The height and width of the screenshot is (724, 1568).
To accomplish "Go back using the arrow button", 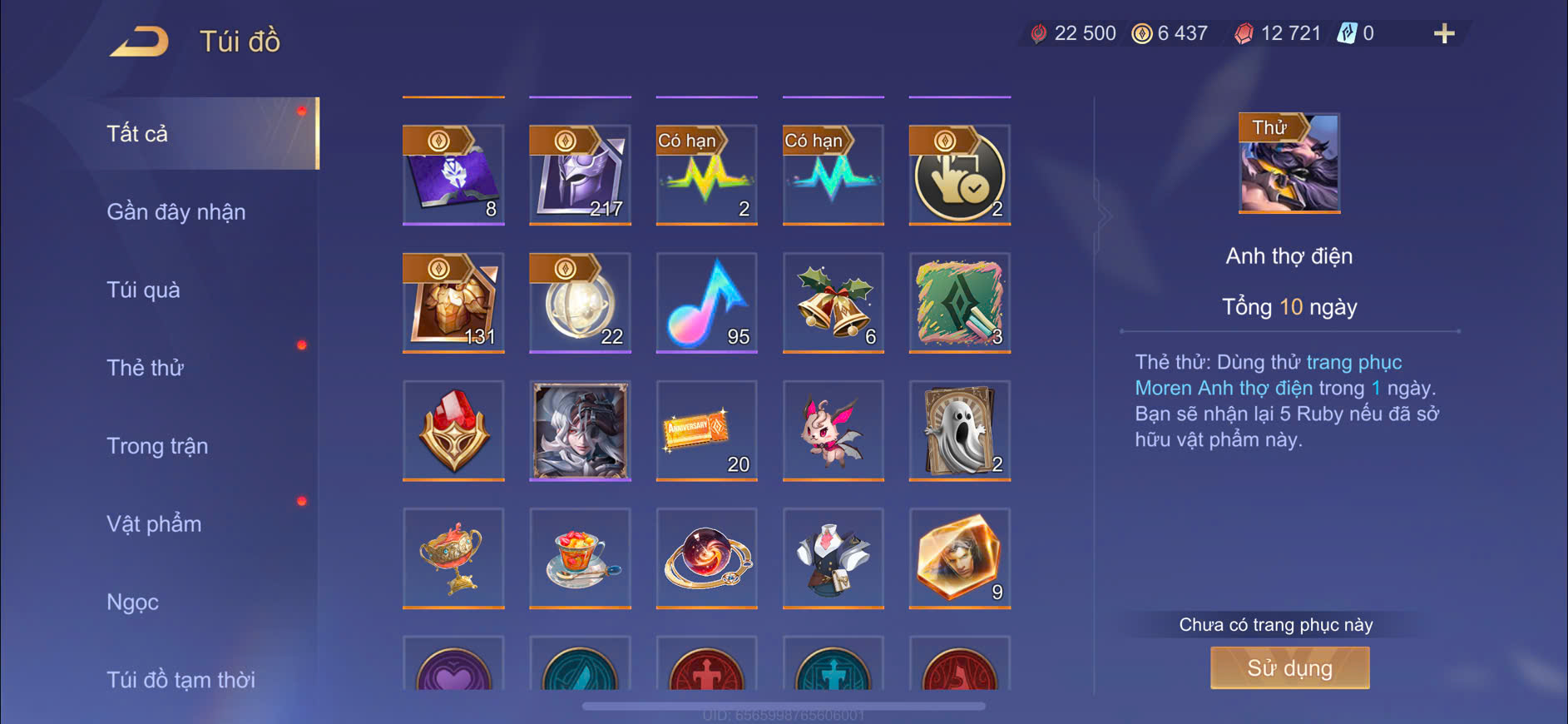I will [139, 41].
